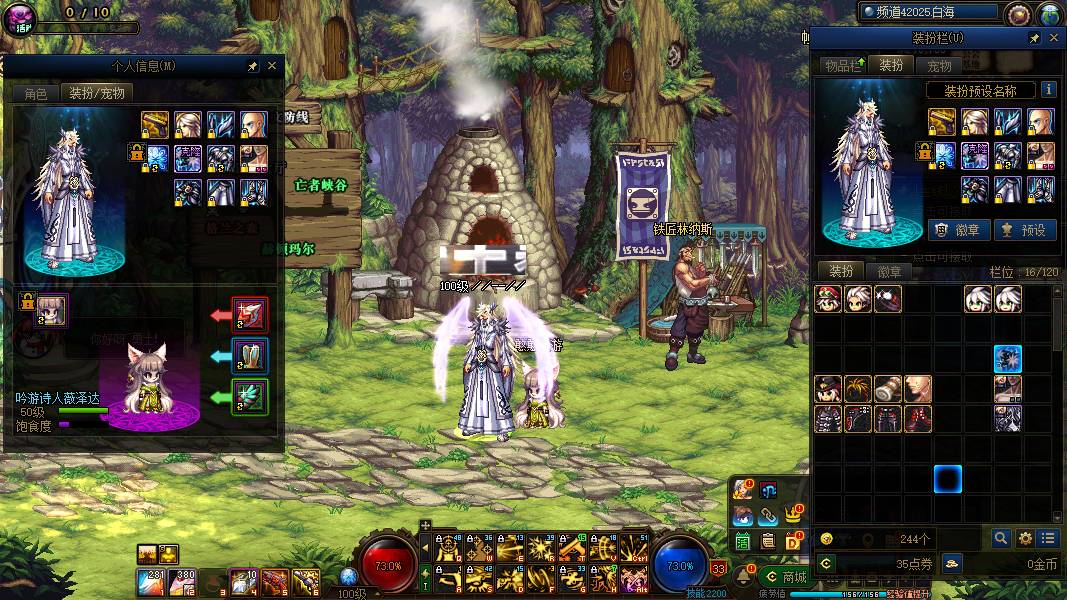The height and width of the screenshot is (600, 1067).
Task: Select the pet's red equipment slot
Action: pos(249,314)
